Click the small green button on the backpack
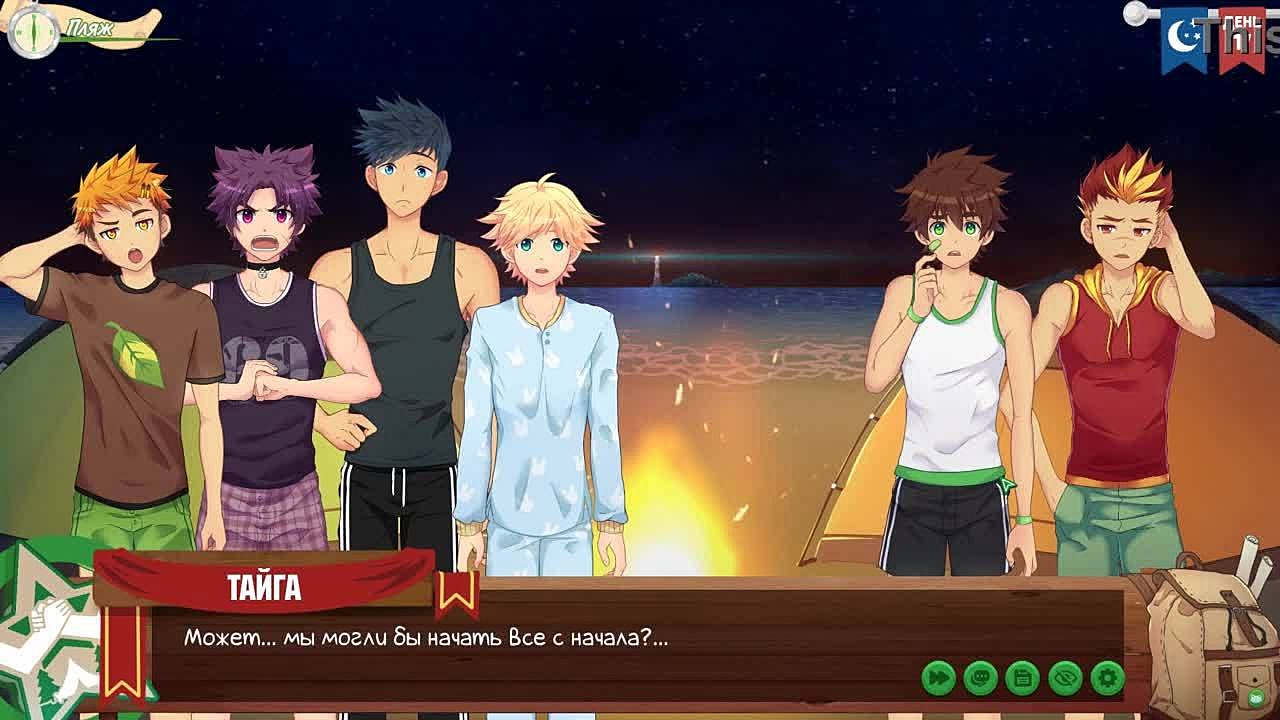The height and width of the screenshot is (720, 1280). coord(1256,698)
